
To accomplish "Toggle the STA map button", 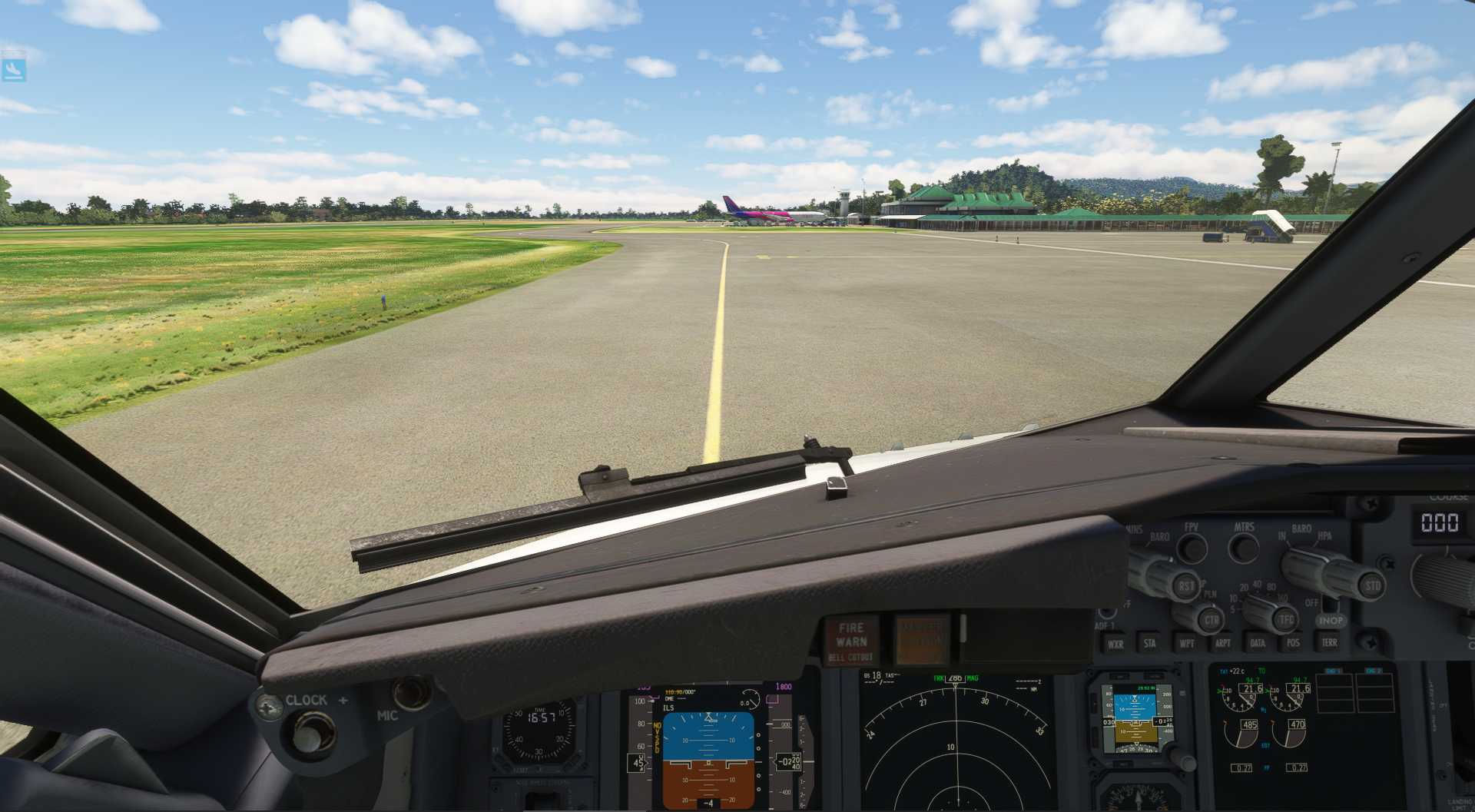I will 1150,643.
